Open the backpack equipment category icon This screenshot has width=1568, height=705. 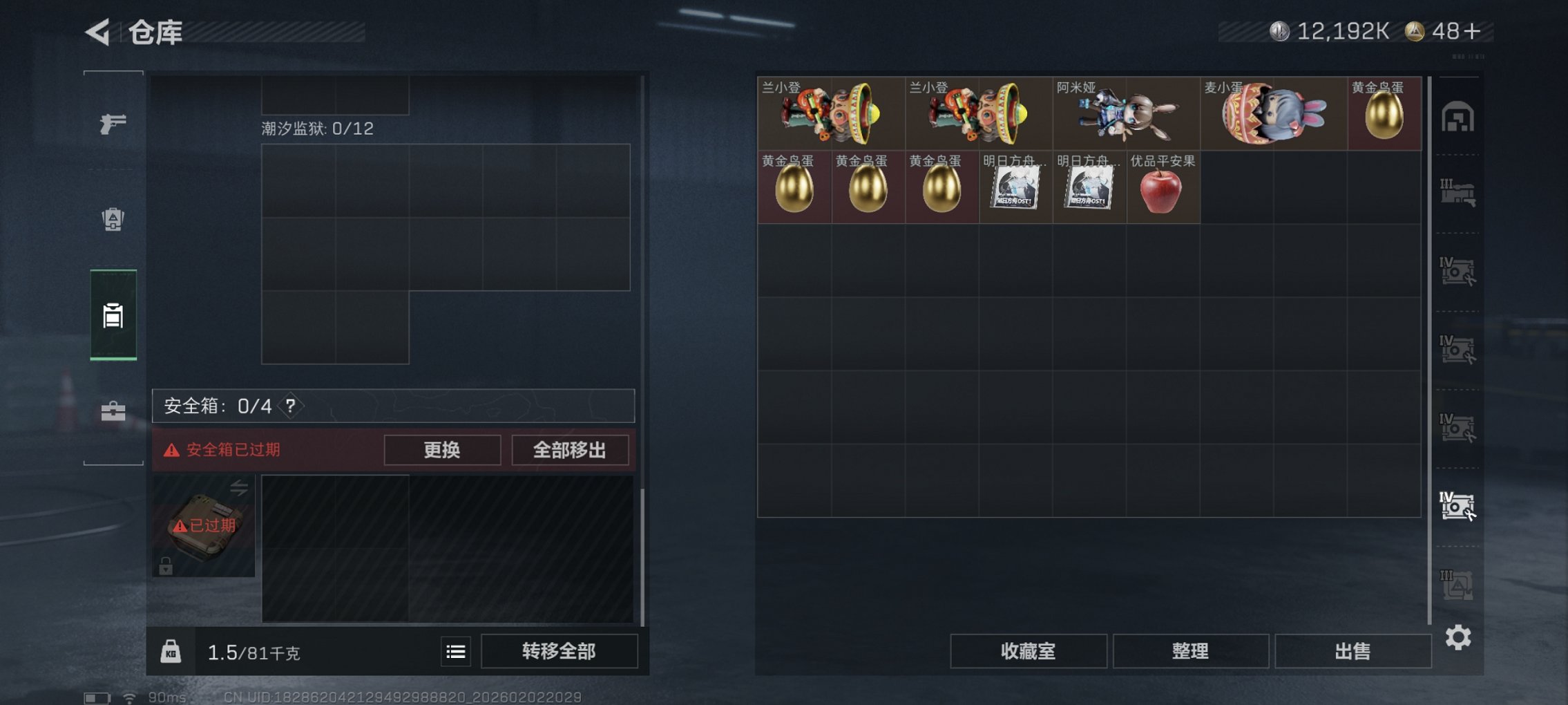pyautogui.click(x=114, y=219)
